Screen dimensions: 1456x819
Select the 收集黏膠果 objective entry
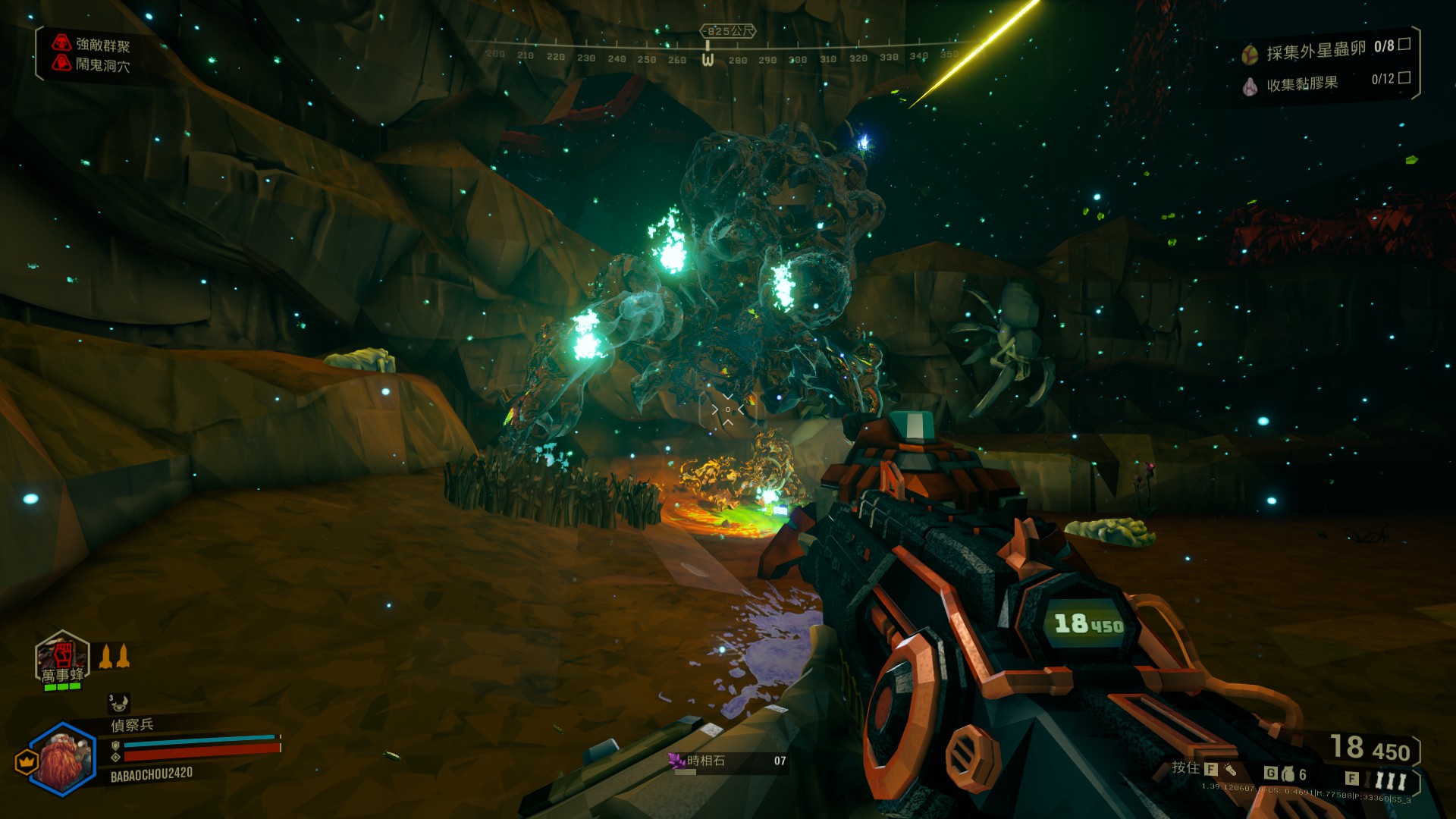(x=1301, y=83)
